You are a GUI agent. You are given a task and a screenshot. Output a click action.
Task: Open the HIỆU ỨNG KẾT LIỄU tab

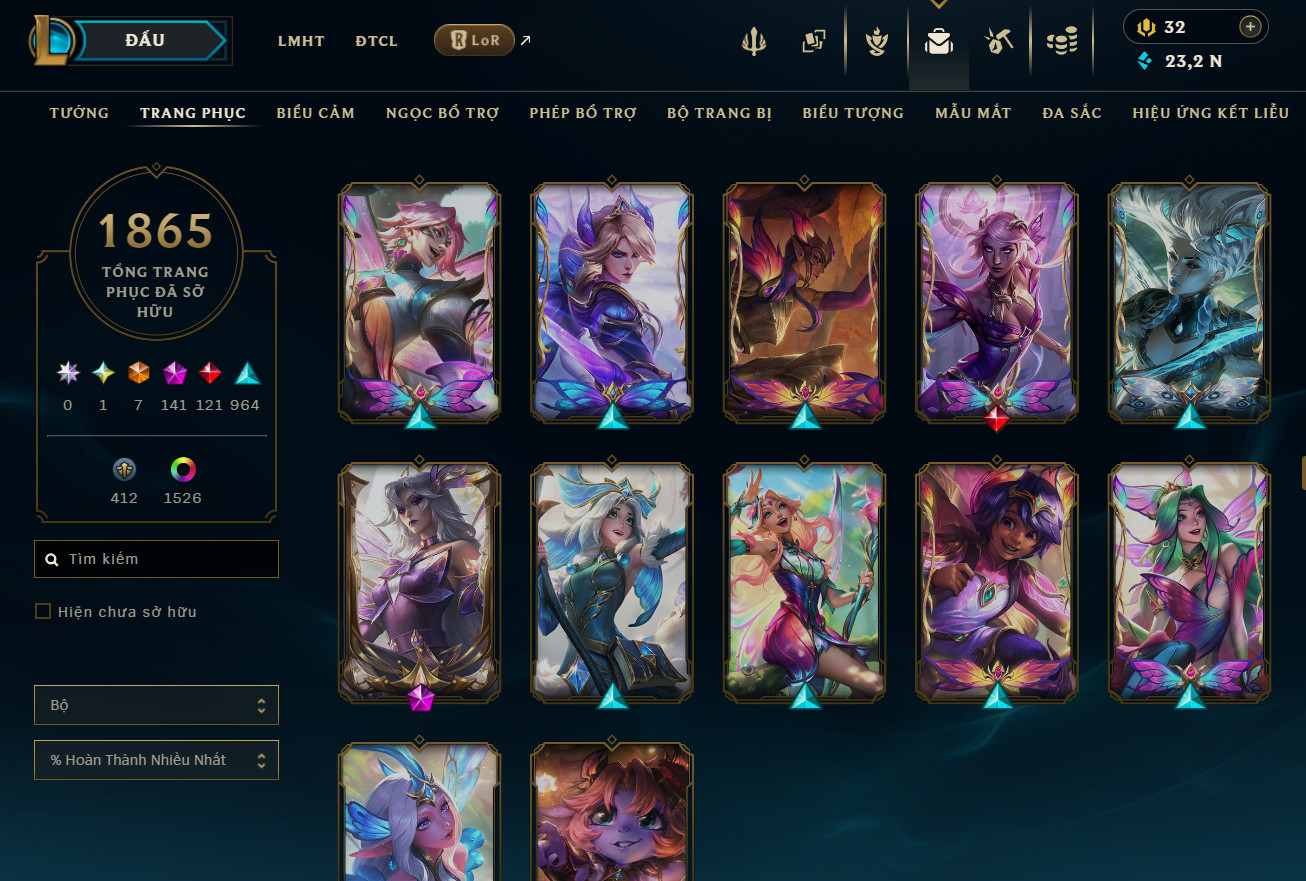[1210, 113]
